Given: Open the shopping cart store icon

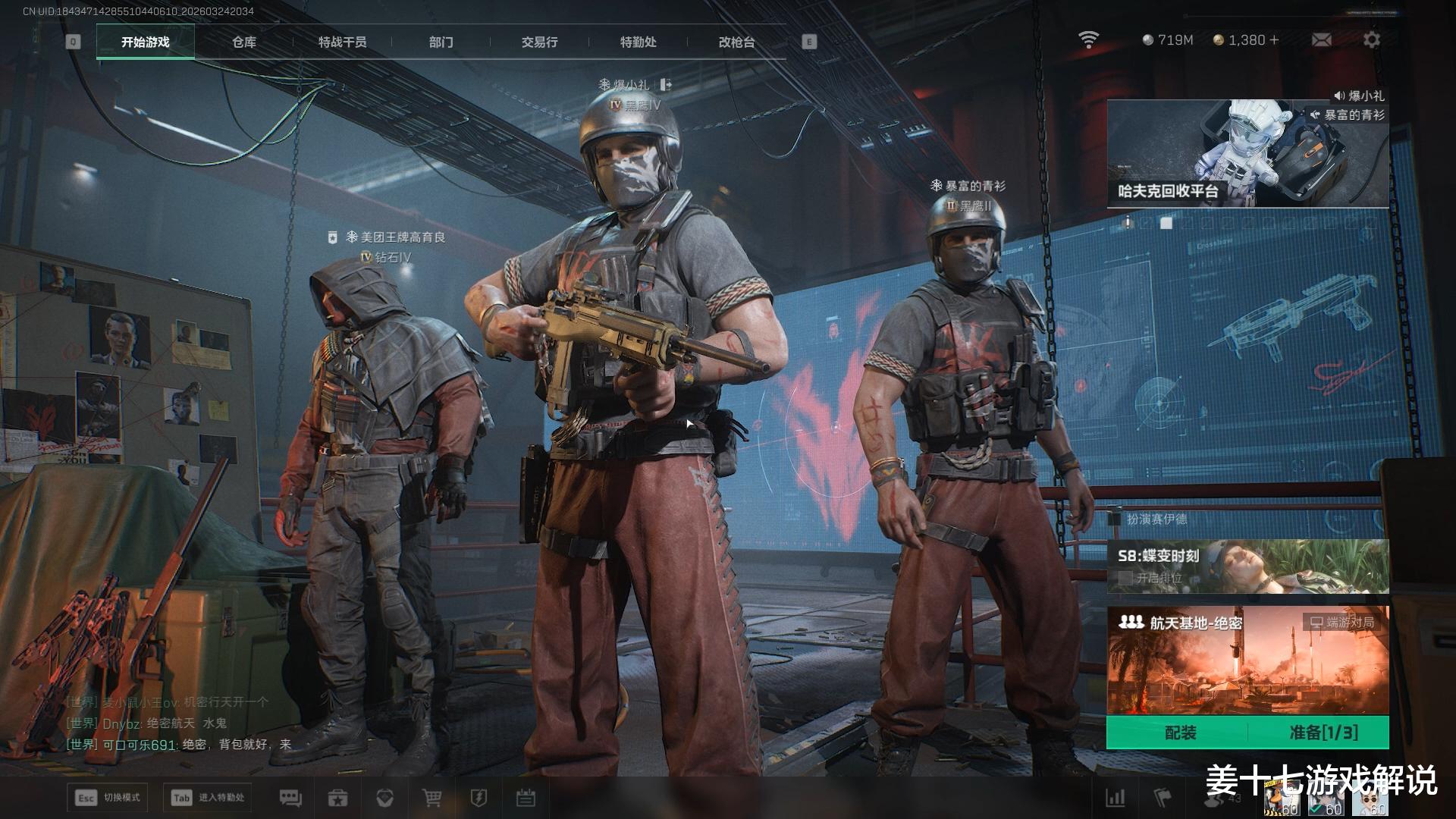Looking at the screenshot, I should coord(431,798).
